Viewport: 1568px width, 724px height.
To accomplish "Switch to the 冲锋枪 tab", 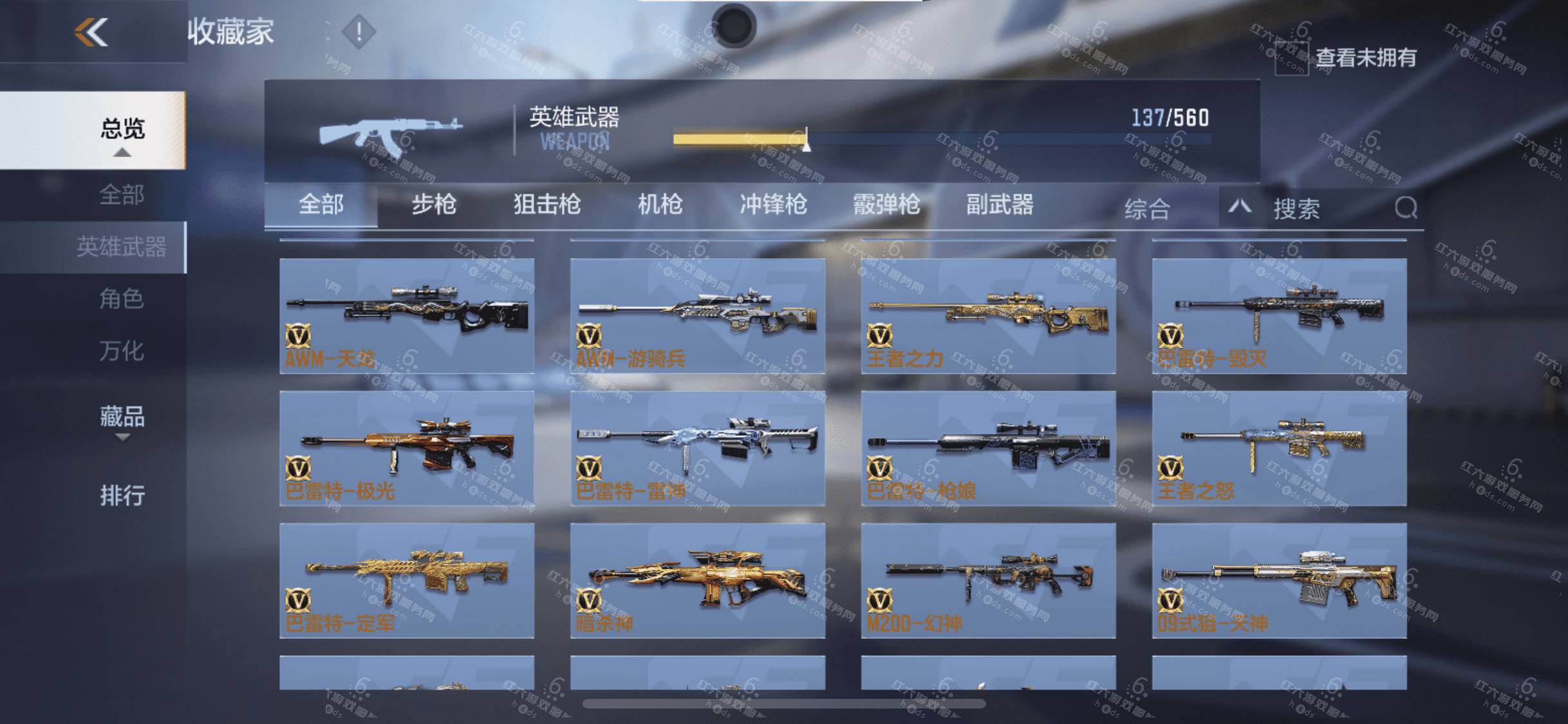I will coord(773,205).
